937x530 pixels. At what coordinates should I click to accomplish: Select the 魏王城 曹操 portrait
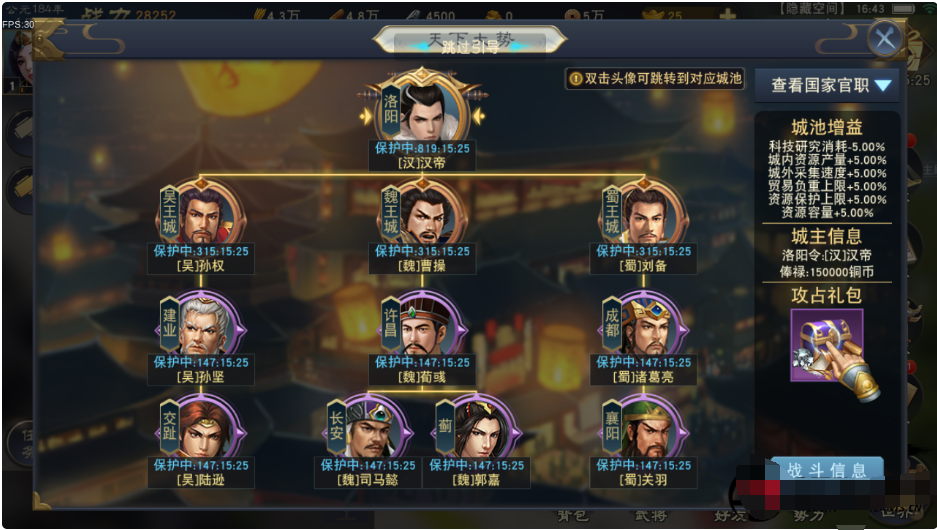click(428, 214)
